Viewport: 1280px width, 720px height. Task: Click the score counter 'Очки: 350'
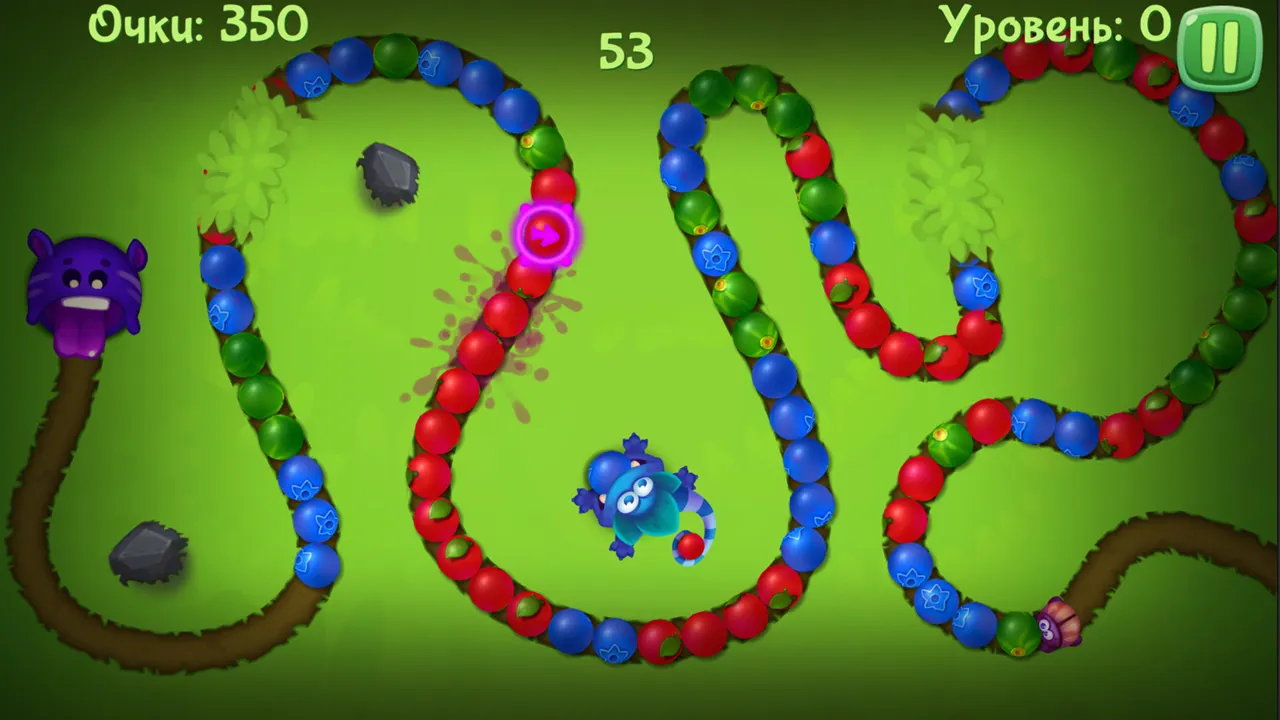(x=198, y=22)
